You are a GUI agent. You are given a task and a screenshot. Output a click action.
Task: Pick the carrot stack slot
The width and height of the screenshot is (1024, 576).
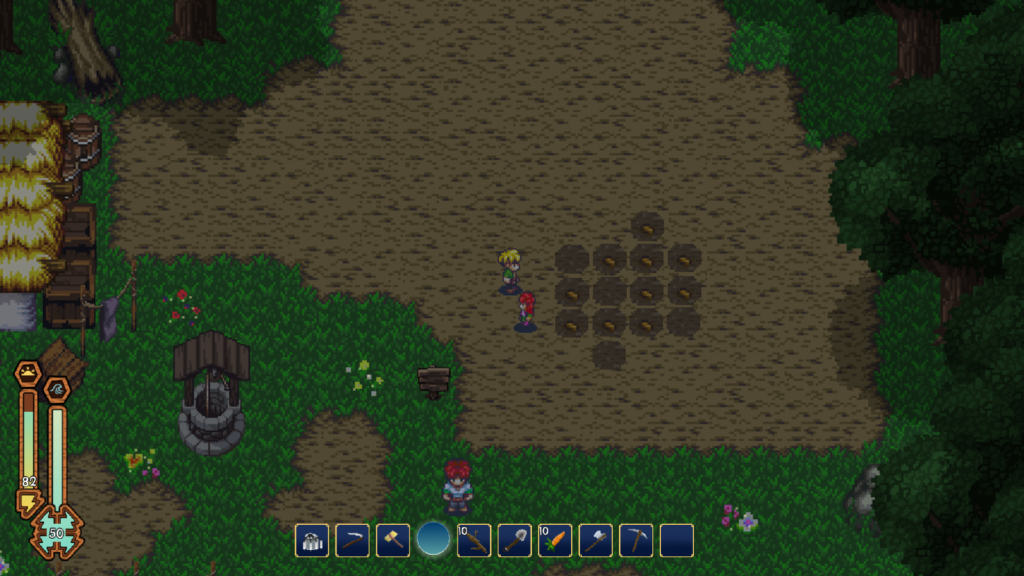tap(555, 541)
